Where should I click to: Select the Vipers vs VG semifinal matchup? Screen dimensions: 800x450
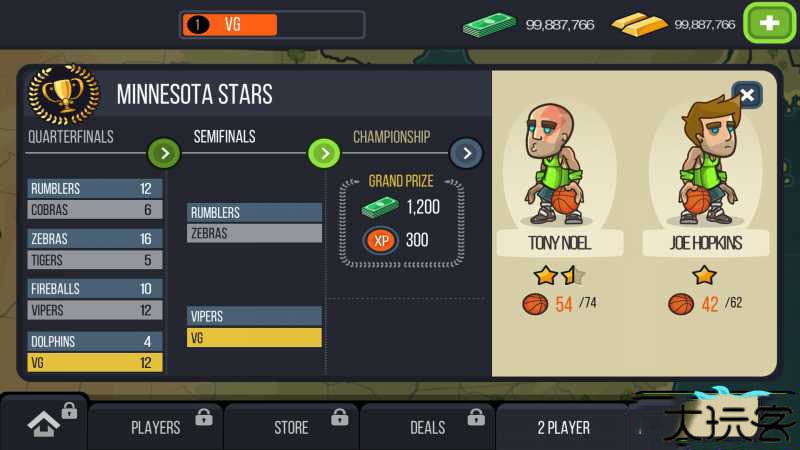coord(254,327)
